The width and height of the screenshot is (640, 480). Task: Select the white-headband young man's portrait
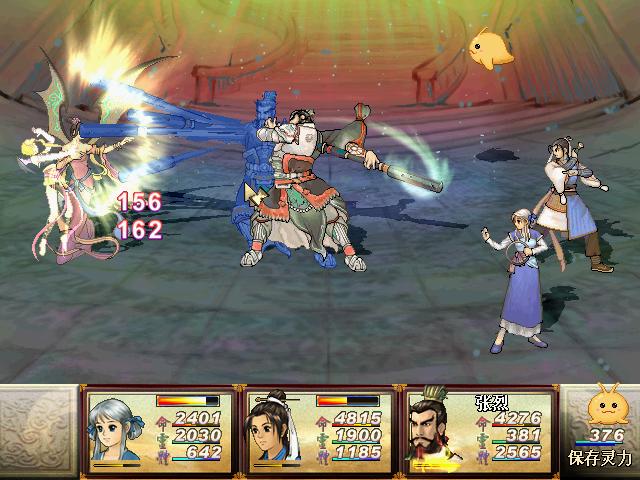[x=274, y=428]
